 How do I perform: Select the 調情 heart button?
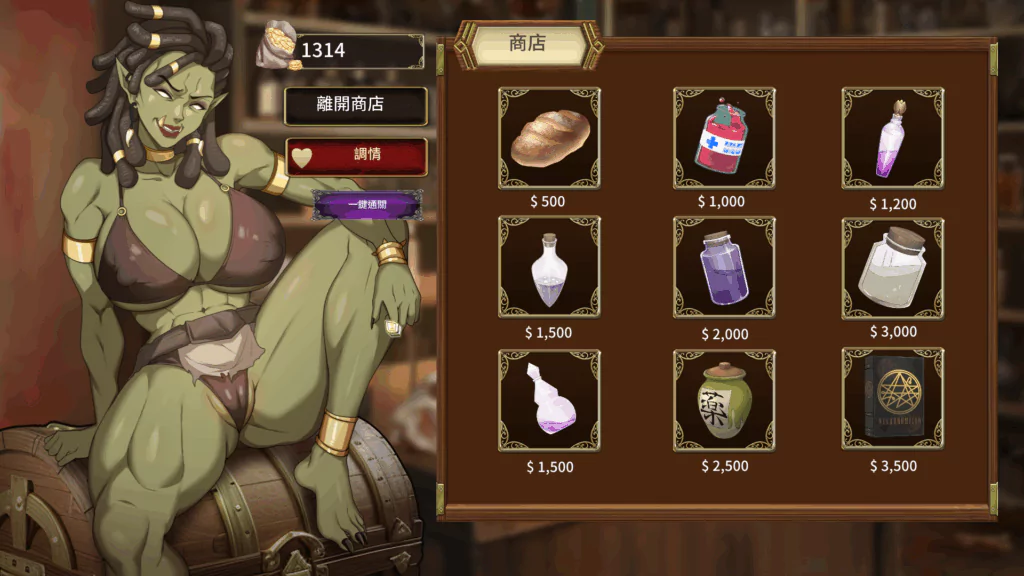[x=356, y=155]
